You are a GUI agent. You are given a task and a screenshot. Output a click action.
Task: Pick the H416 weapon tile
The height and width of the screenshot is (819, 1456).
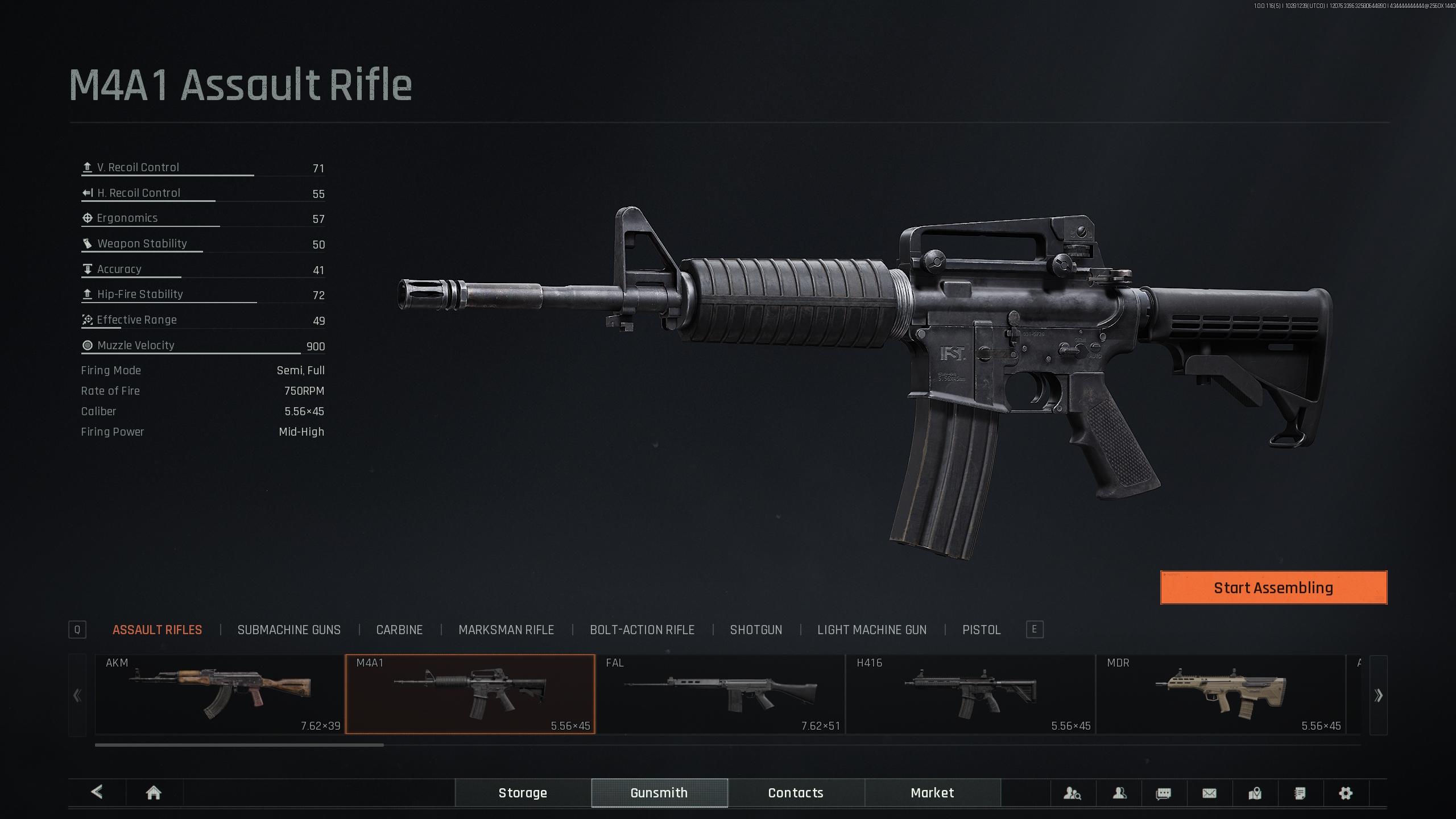[x=970, y=694]
